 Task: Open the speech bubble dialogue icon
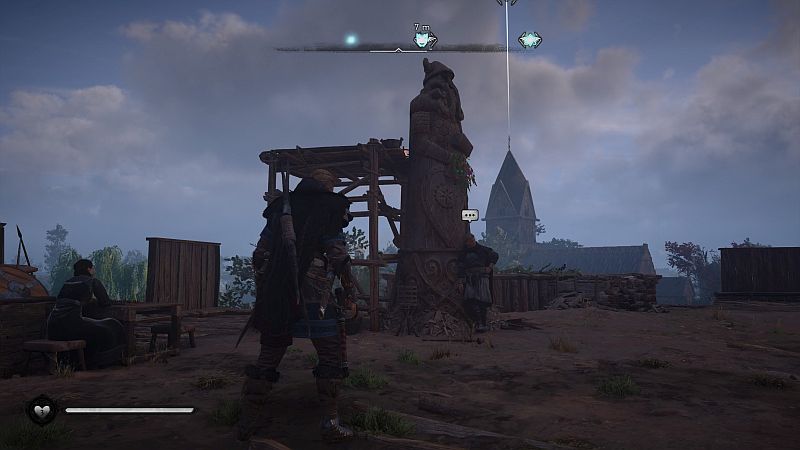[469, 215]
